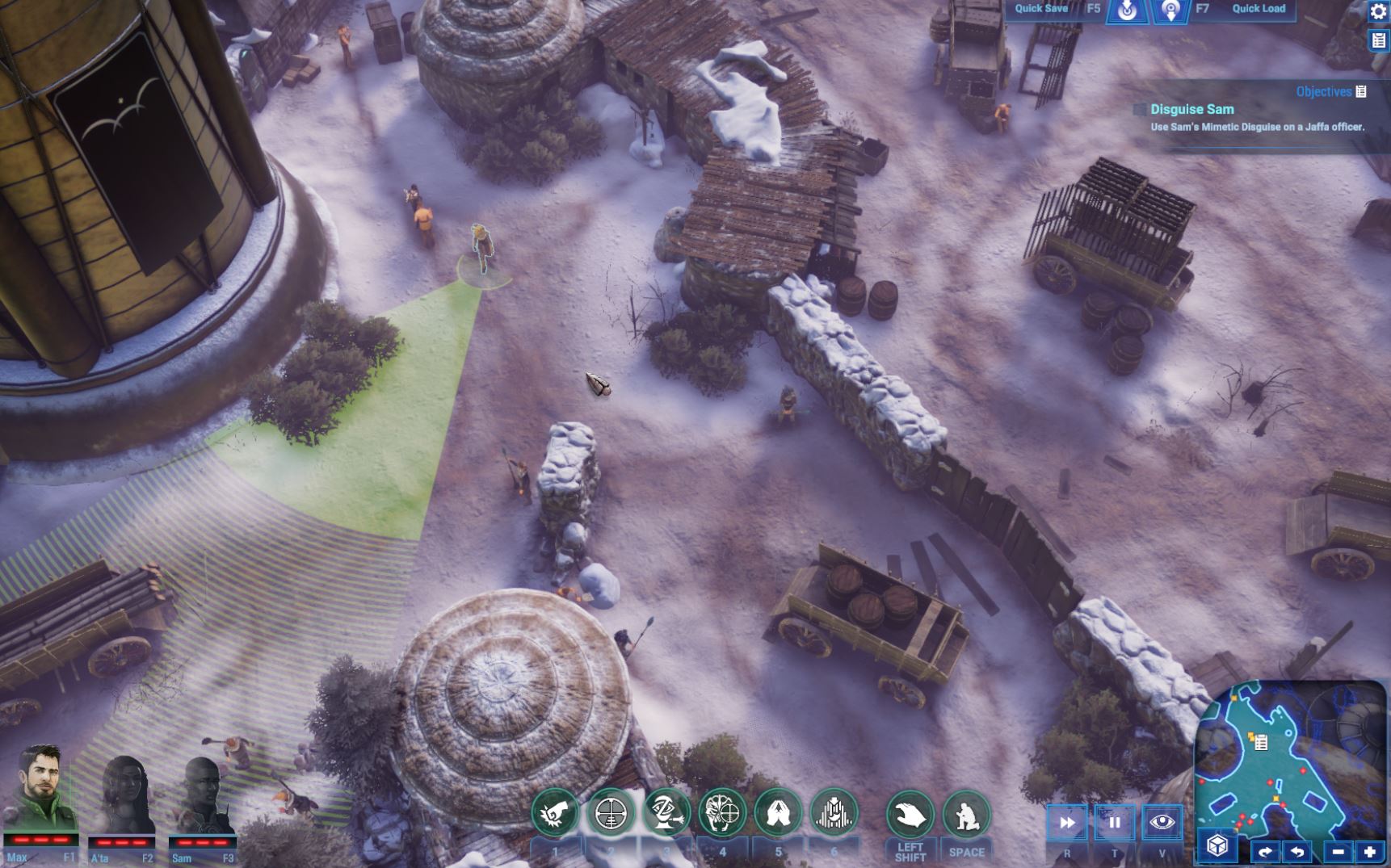Open the settings gear menu

click(x=1378, y=11)
